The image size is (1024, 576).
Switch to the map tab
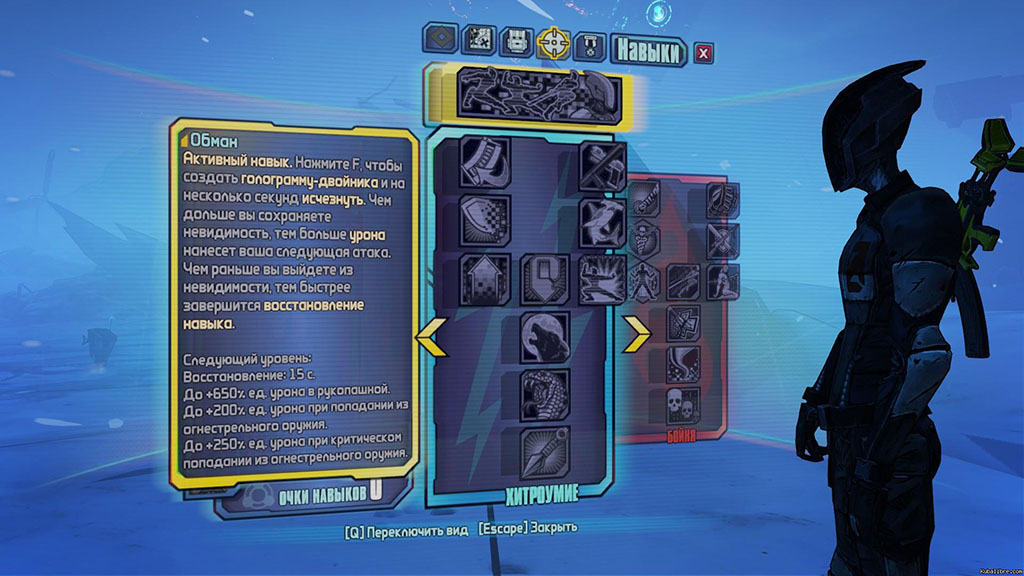(x=479, y=40)
